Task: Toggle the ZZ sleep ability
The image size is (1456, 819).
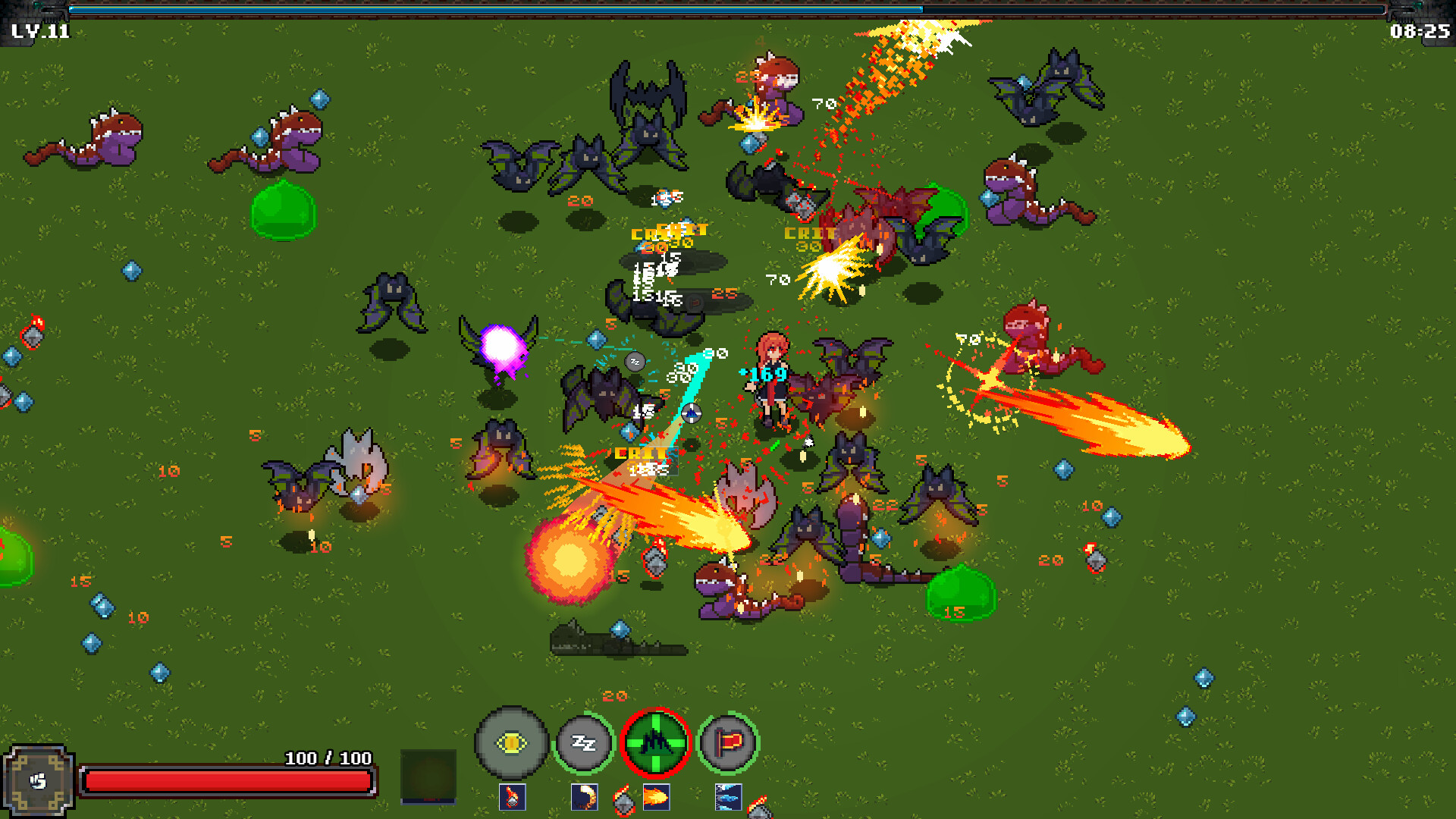Action: (583, 743)
